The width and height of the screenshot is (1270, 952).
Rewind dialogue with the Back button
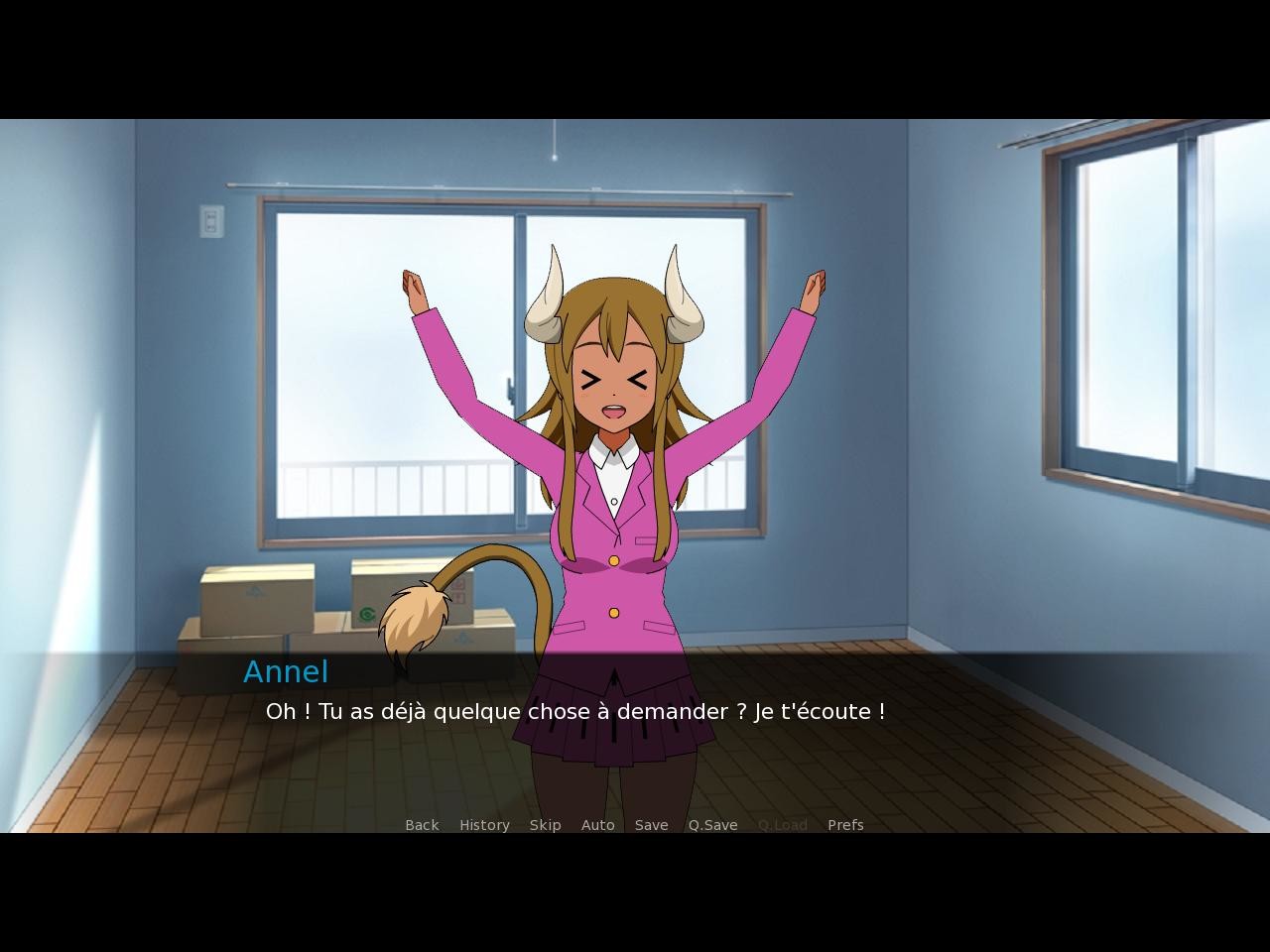point(421,824)
